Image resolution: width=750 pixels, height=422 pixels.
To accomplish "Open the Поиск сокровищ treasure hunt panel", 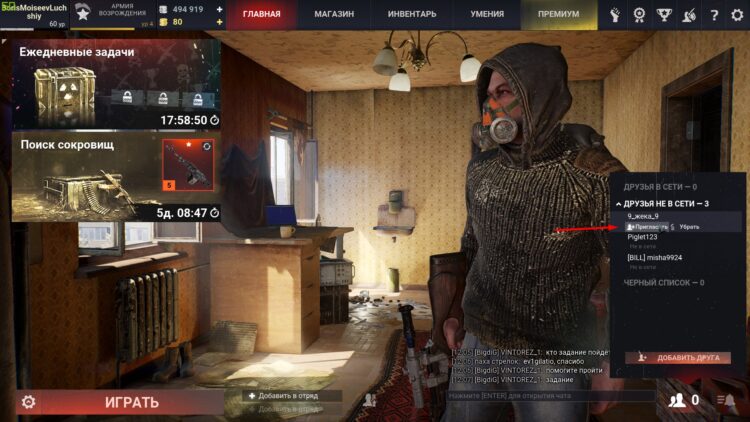I will pos(116,178).
